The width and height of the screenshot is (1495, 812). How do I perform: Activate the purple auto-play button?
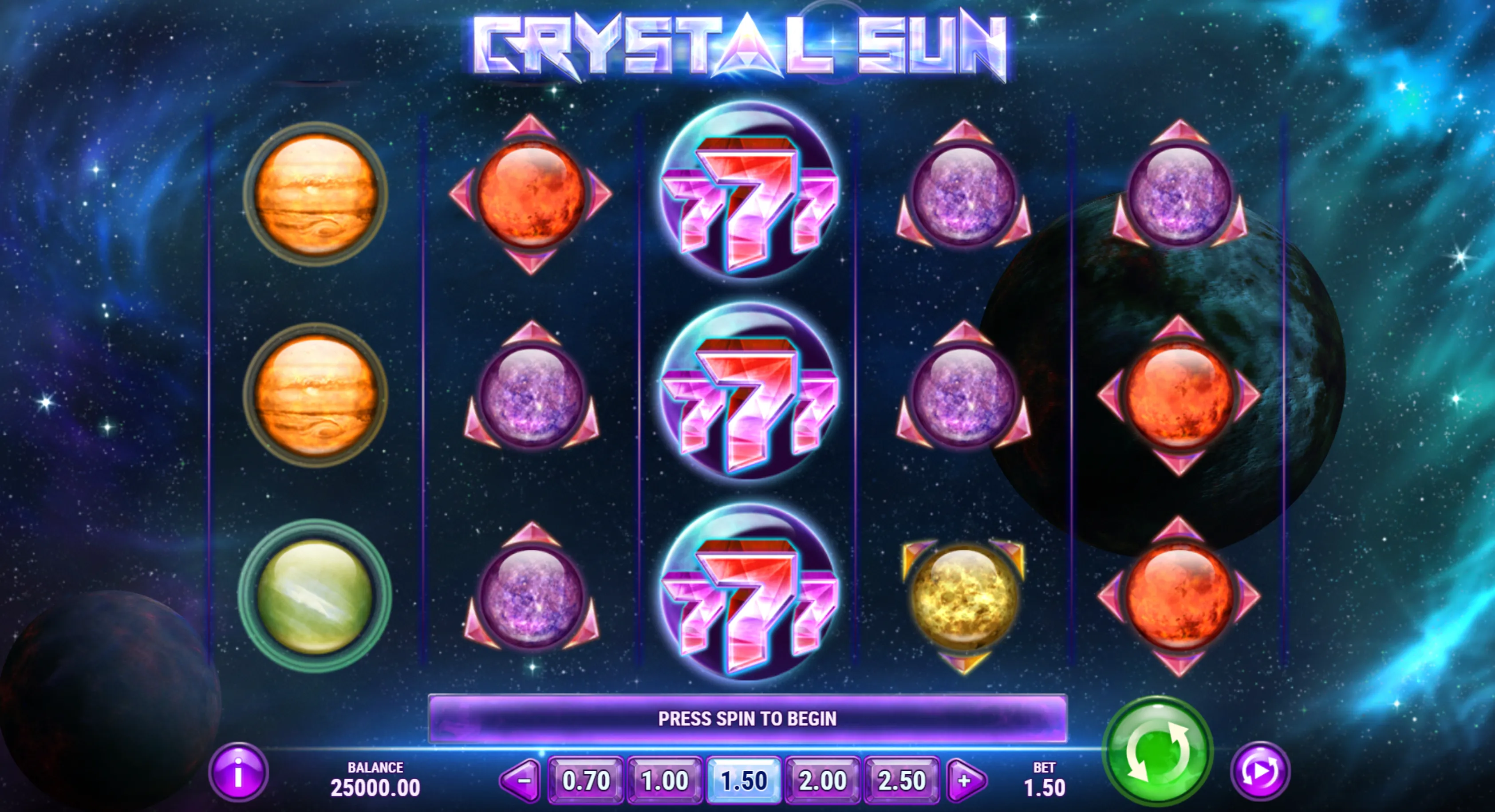1260,771
